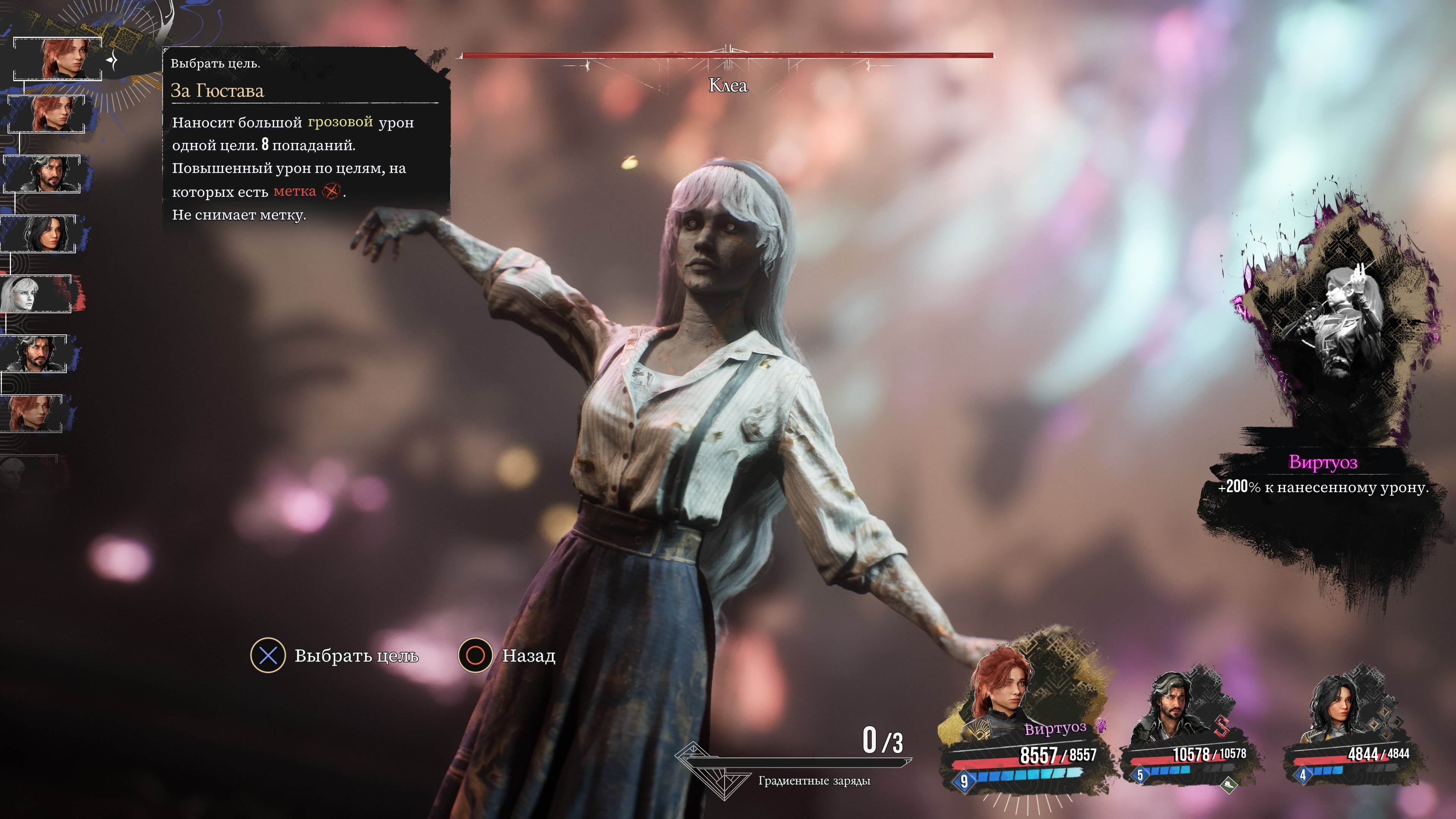
Task: Confirm with the "Выбрать цель" label
Action: tap(356, 656)
